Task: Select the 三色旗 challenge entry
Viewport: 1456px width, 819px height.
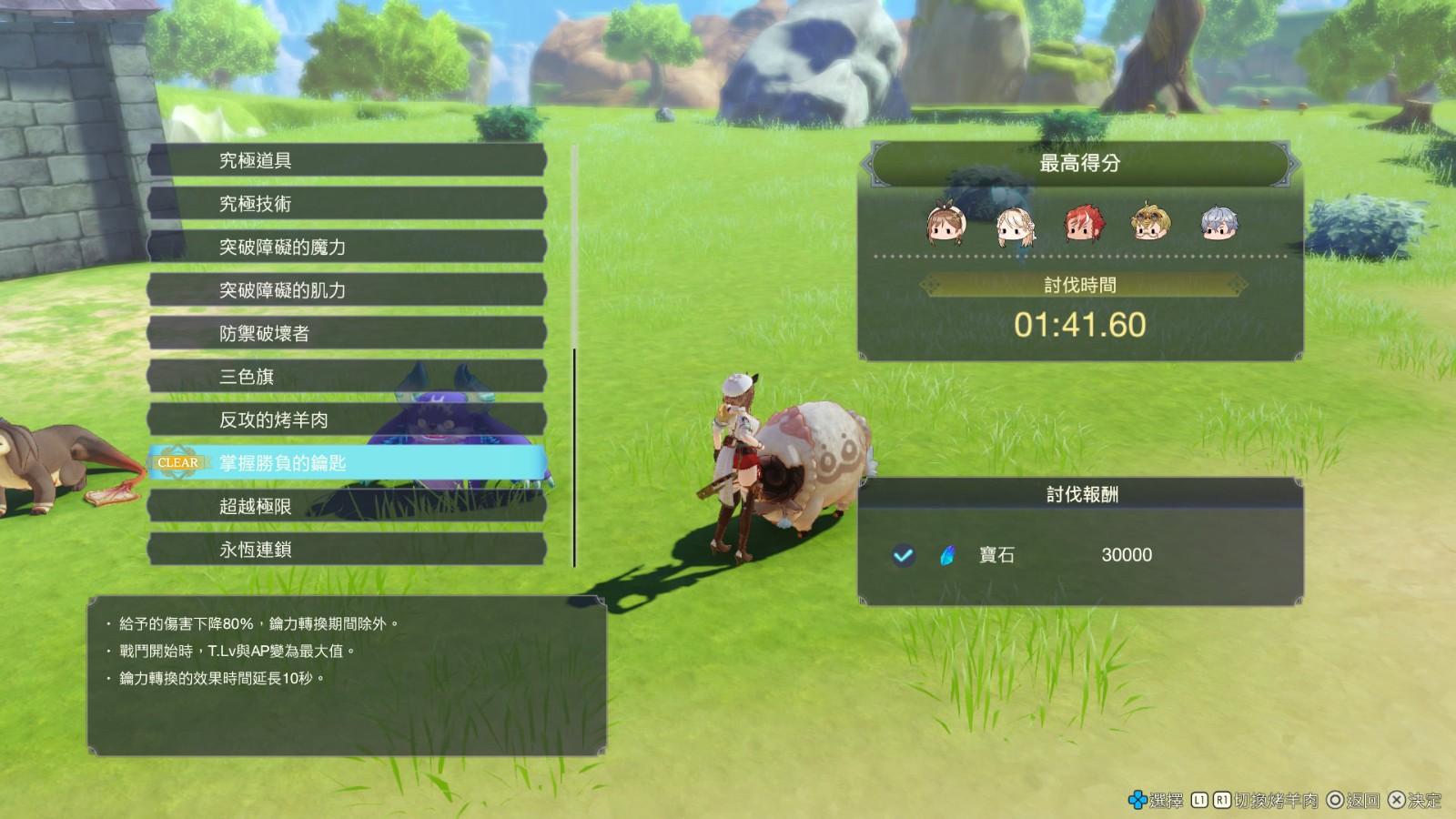Action: point(346,377)
